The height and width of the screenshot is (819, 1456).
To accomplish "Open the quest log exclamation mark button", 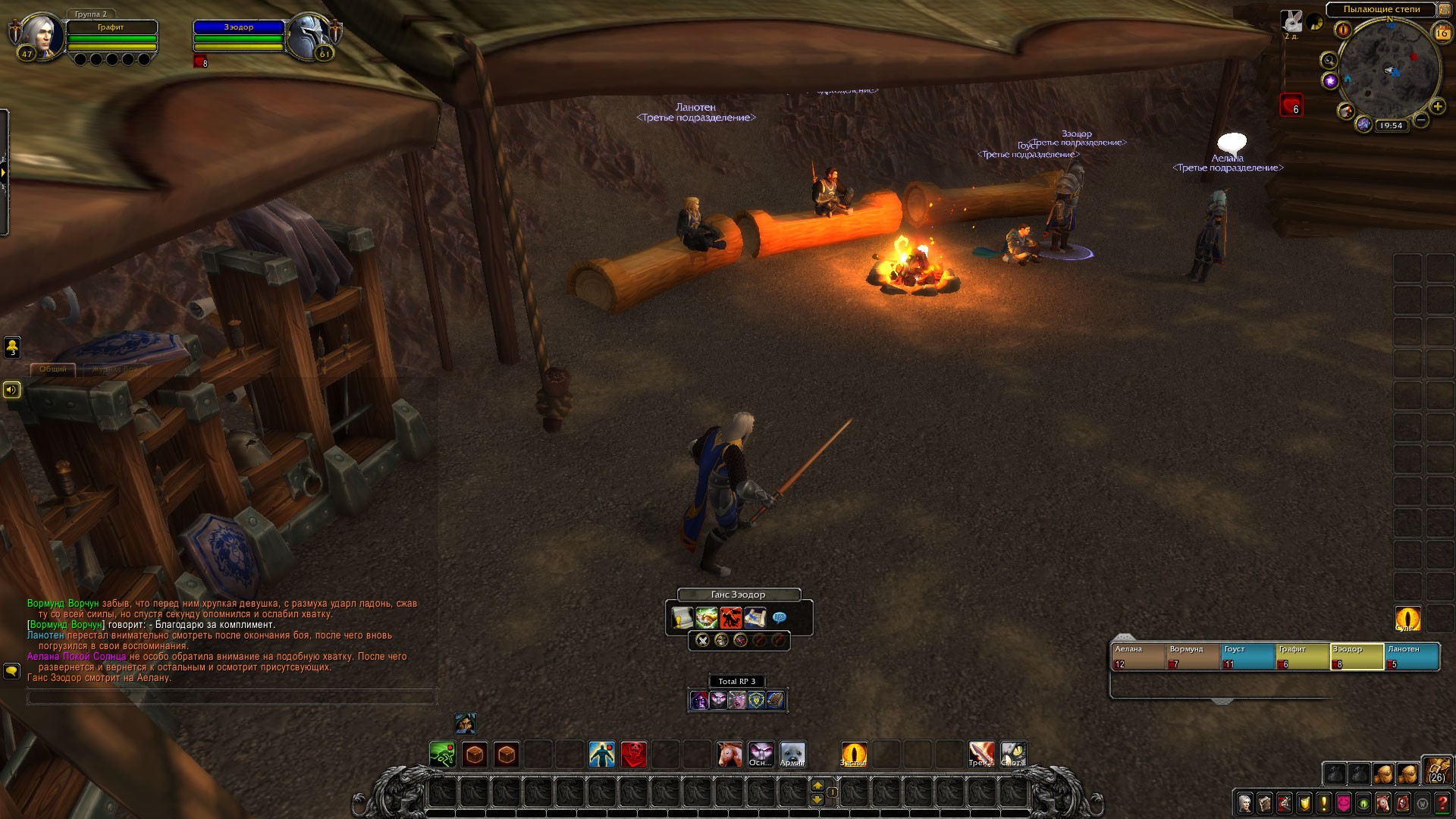I will click(1324, 802).
